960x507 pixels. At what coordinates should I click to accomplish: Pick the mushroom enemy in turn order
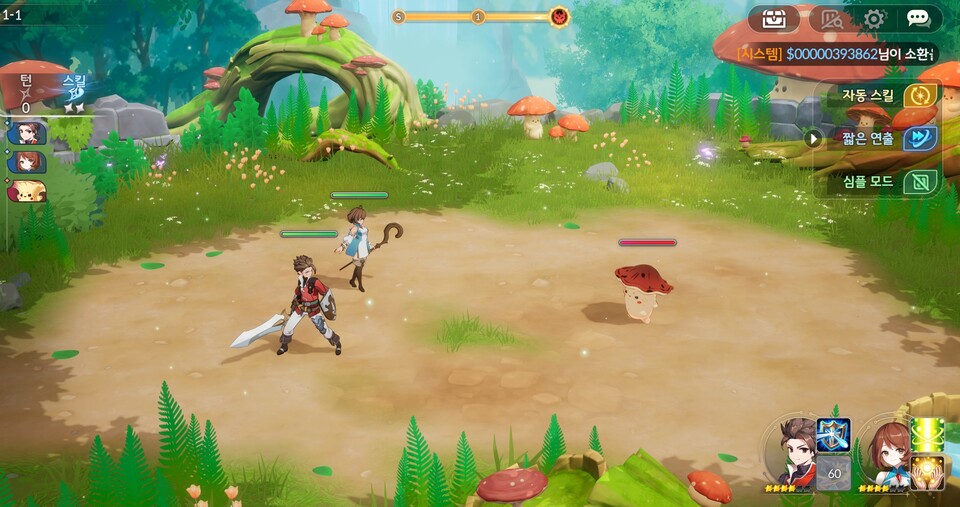click(27, 190)
